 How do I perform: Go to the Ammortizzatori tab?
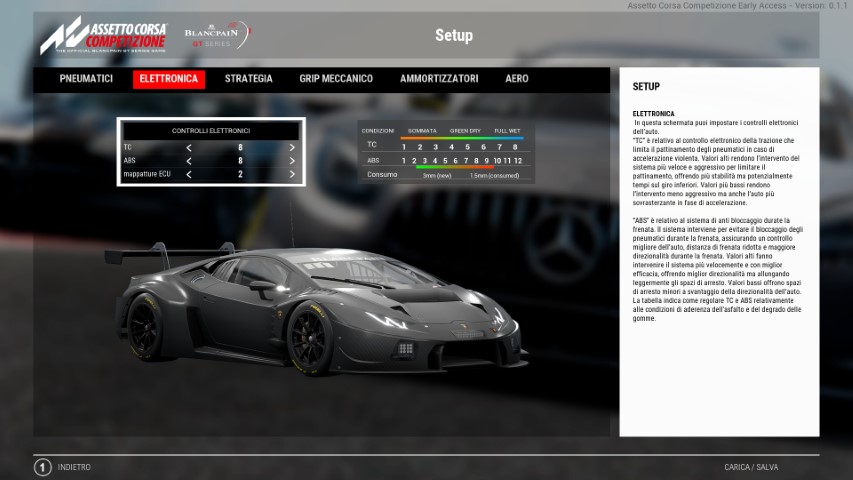tap(439, 79)
